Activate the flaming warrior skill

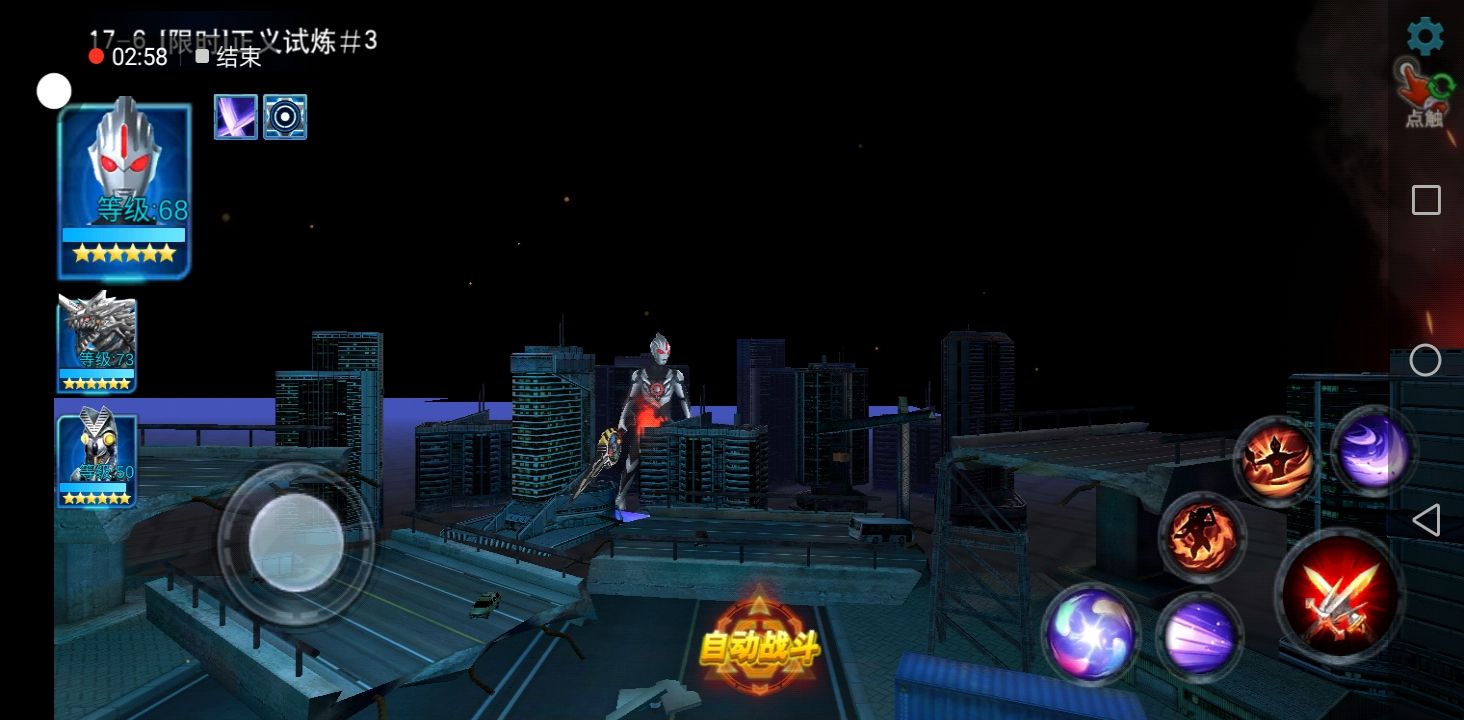pos(1277,461)
